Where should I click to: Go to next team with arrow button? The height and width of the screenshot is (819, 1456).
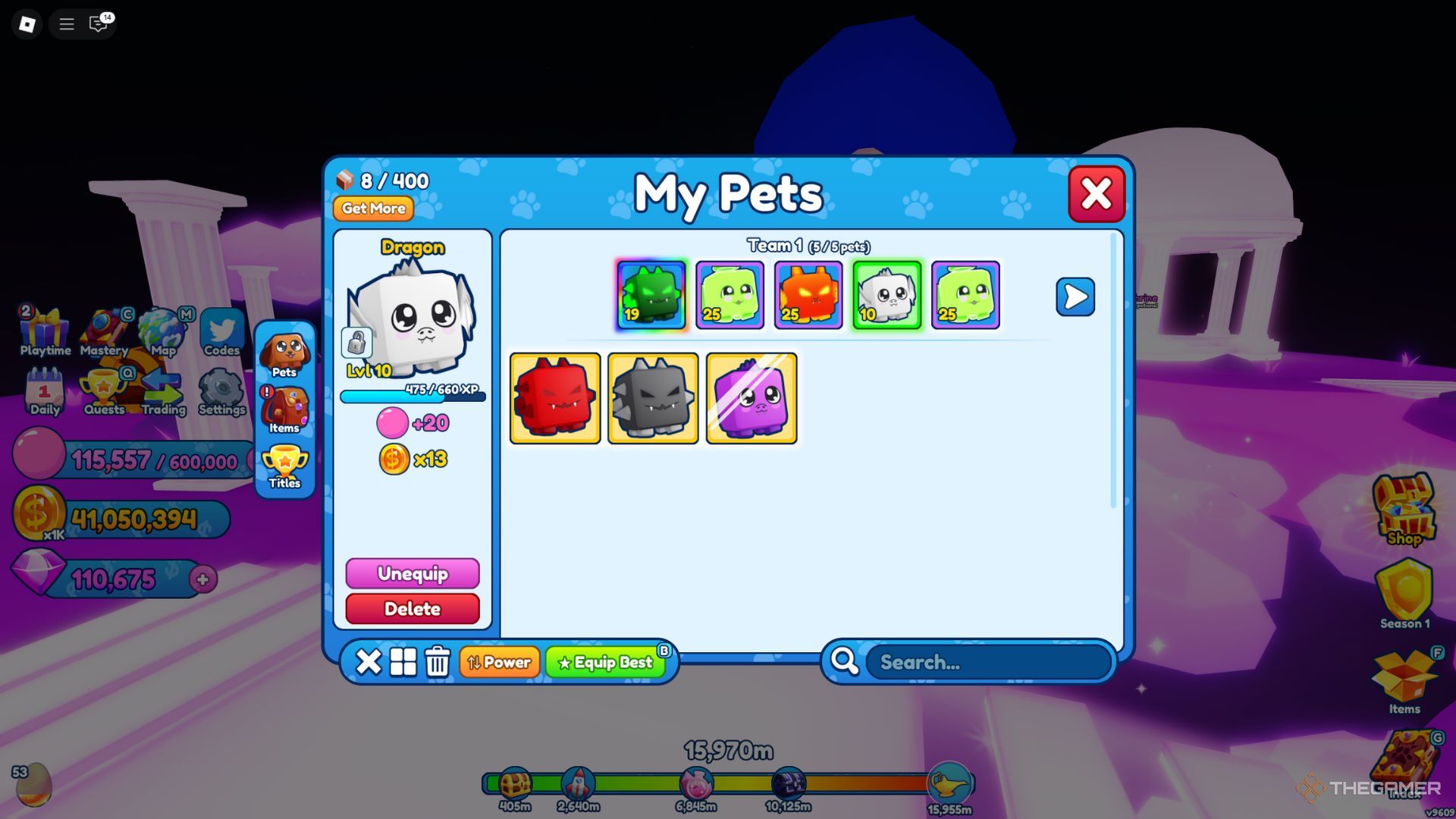[1075, 297]
